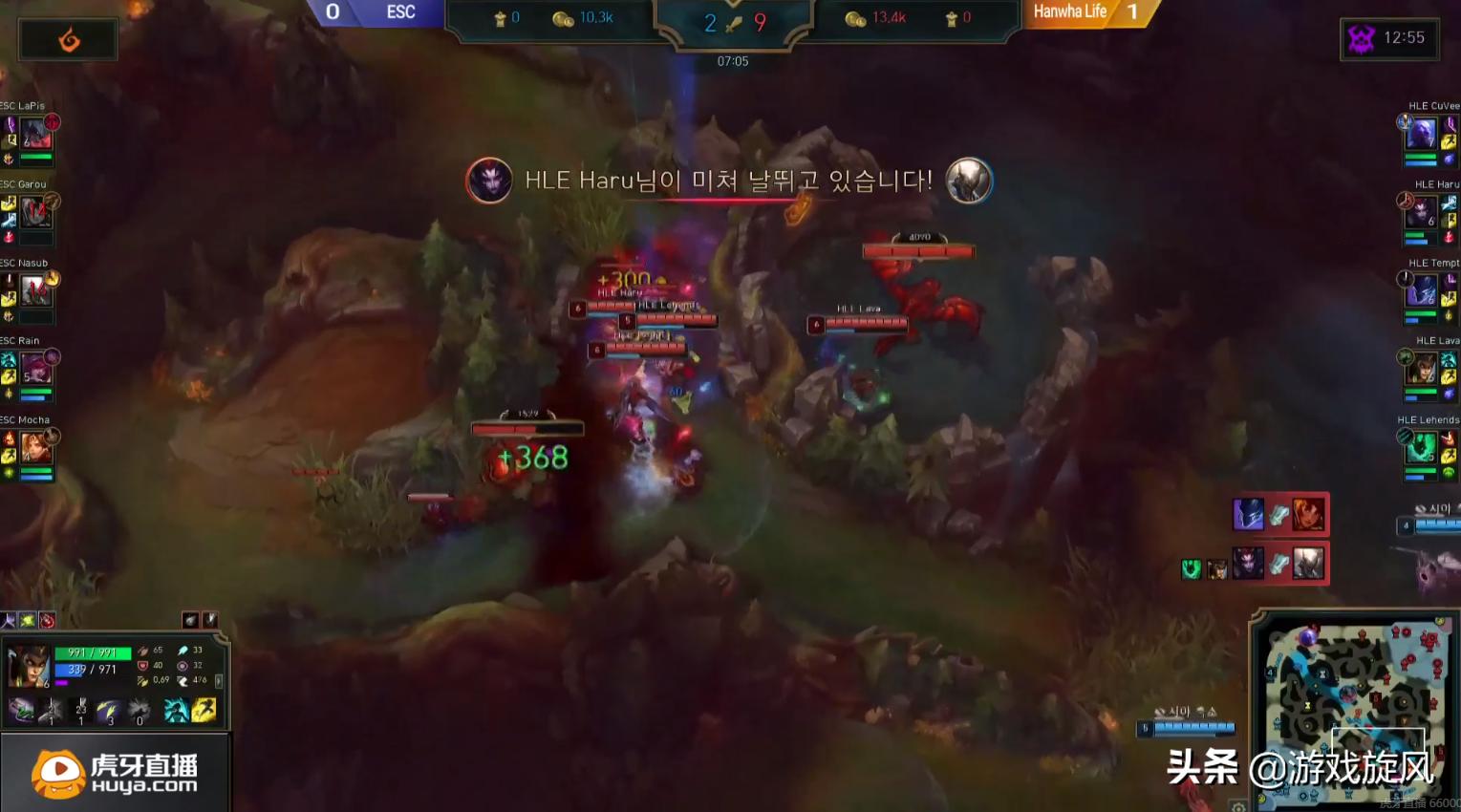Select the Hanwha Life team name banner

point(1068,12)
